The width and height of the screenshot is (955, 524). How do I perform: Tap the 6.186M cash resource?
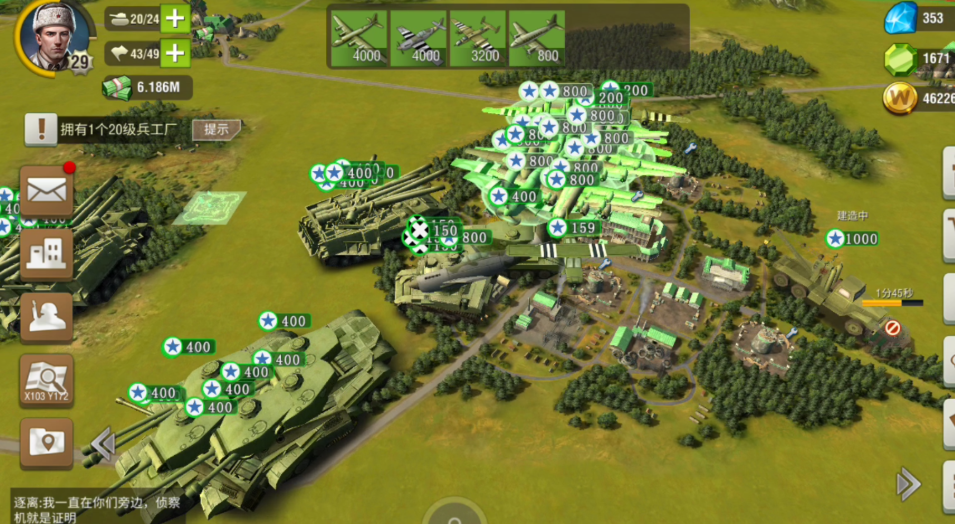click(146, 89)
